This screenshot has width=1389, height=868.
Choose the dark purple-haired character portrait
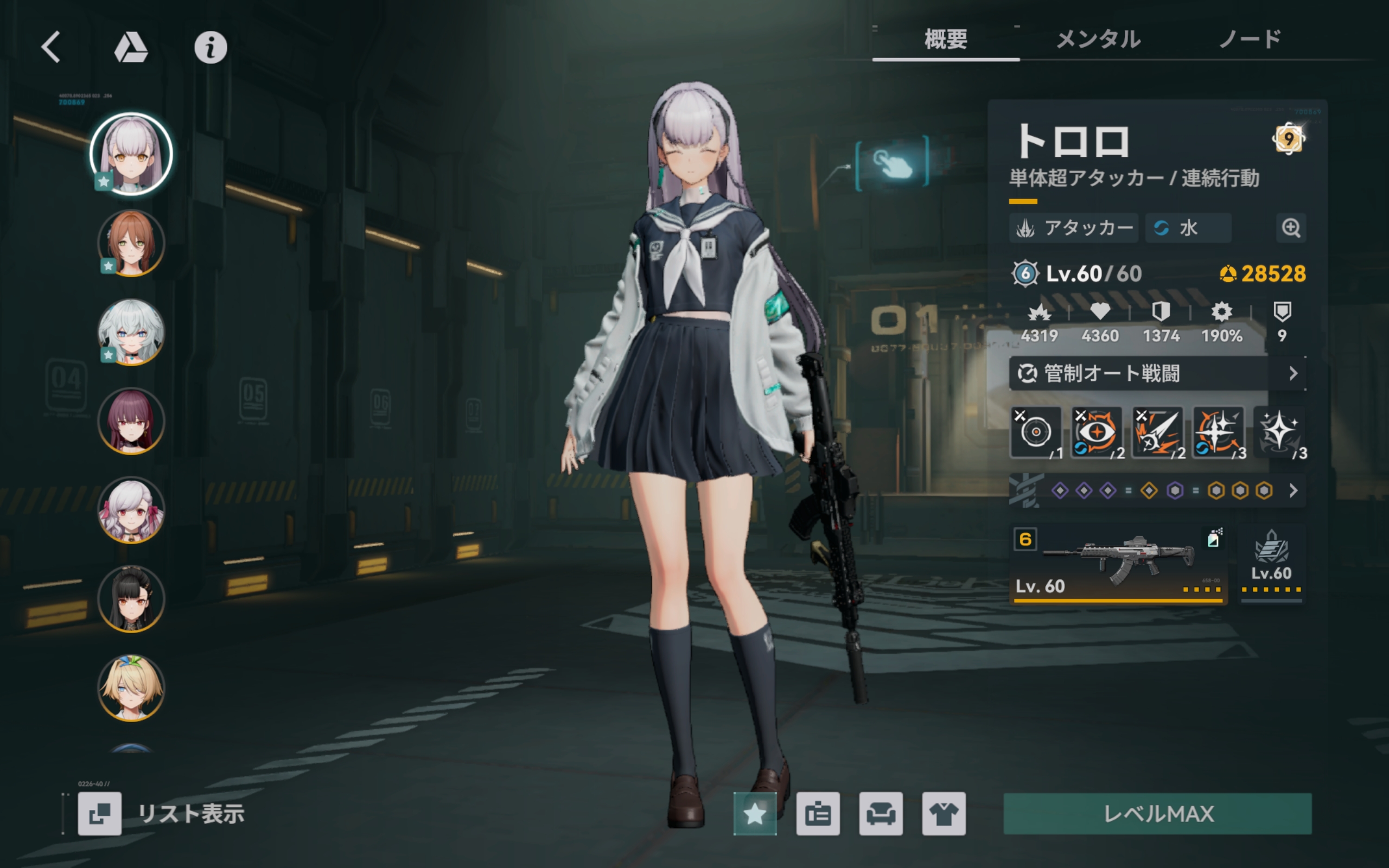pyautogui.click(x=131, y=422)
